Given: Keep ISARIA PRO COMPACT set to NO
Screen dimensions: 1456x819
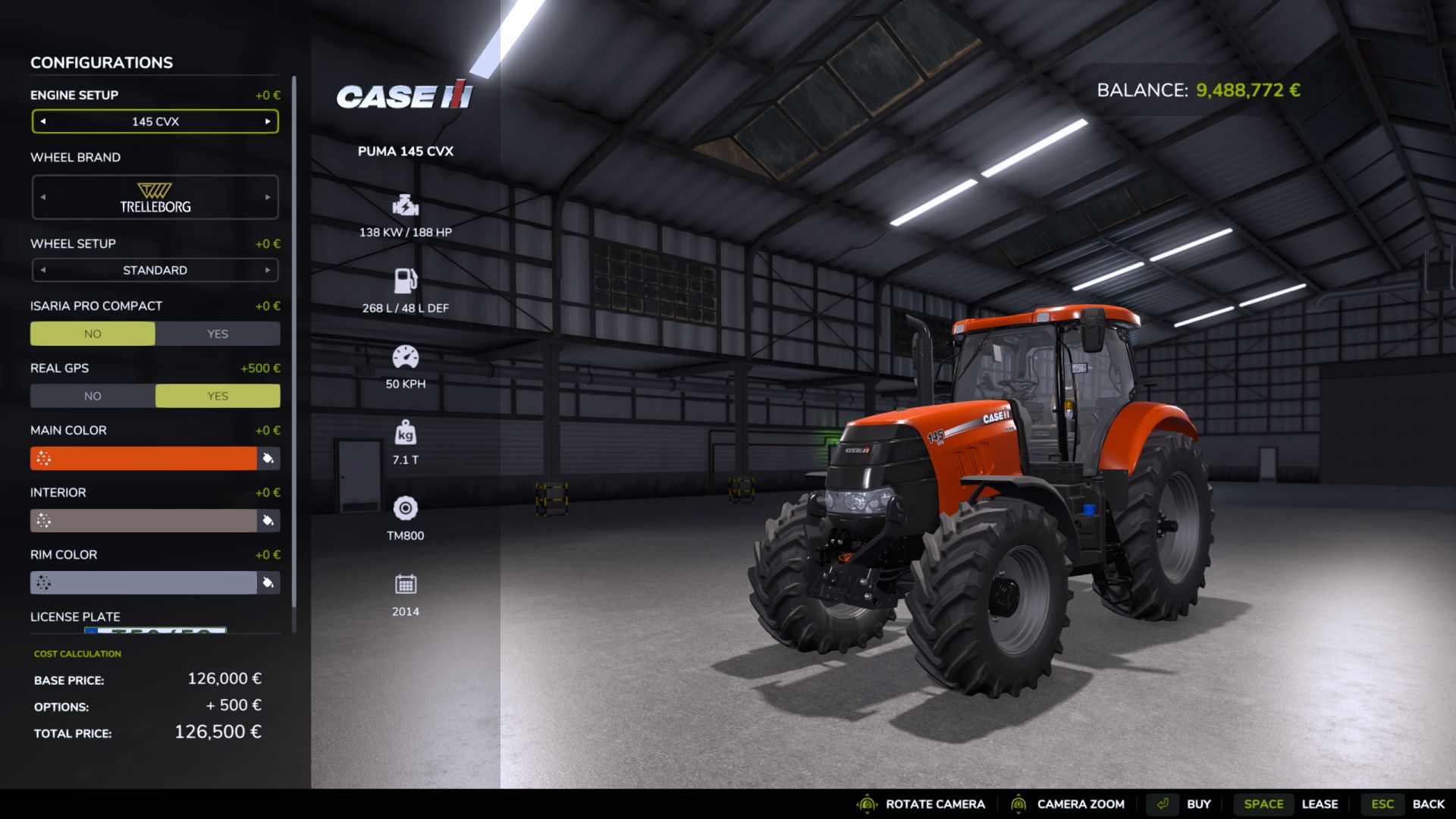Looking at the screenshot, I should [x=93, y=333].
